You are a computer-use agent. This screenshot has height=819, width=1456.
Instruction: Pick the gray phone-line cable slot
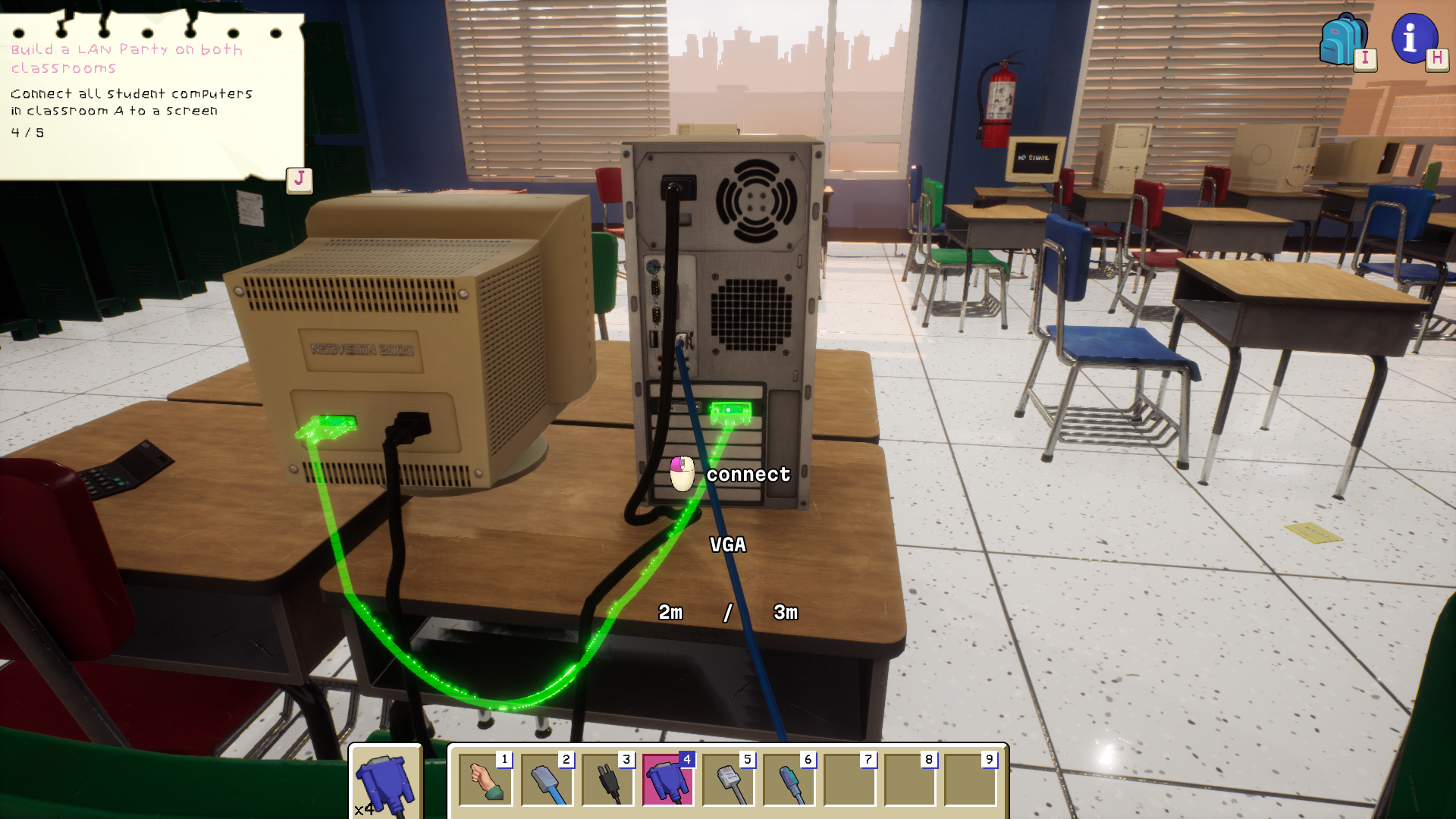click(x=728, y=780)
